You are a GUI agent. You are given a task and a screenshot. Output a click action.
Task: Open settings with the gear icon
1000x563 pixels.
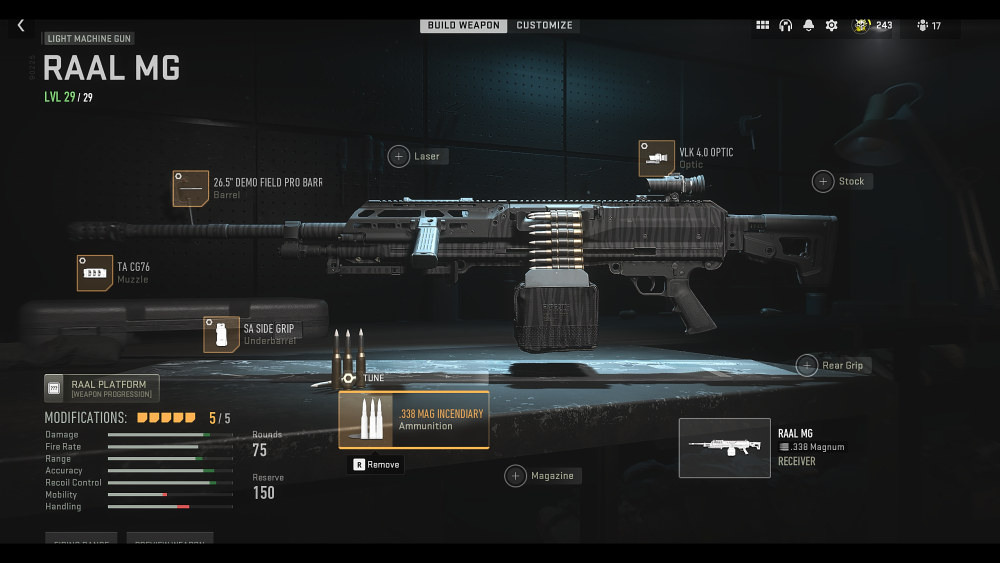[831, 26]
